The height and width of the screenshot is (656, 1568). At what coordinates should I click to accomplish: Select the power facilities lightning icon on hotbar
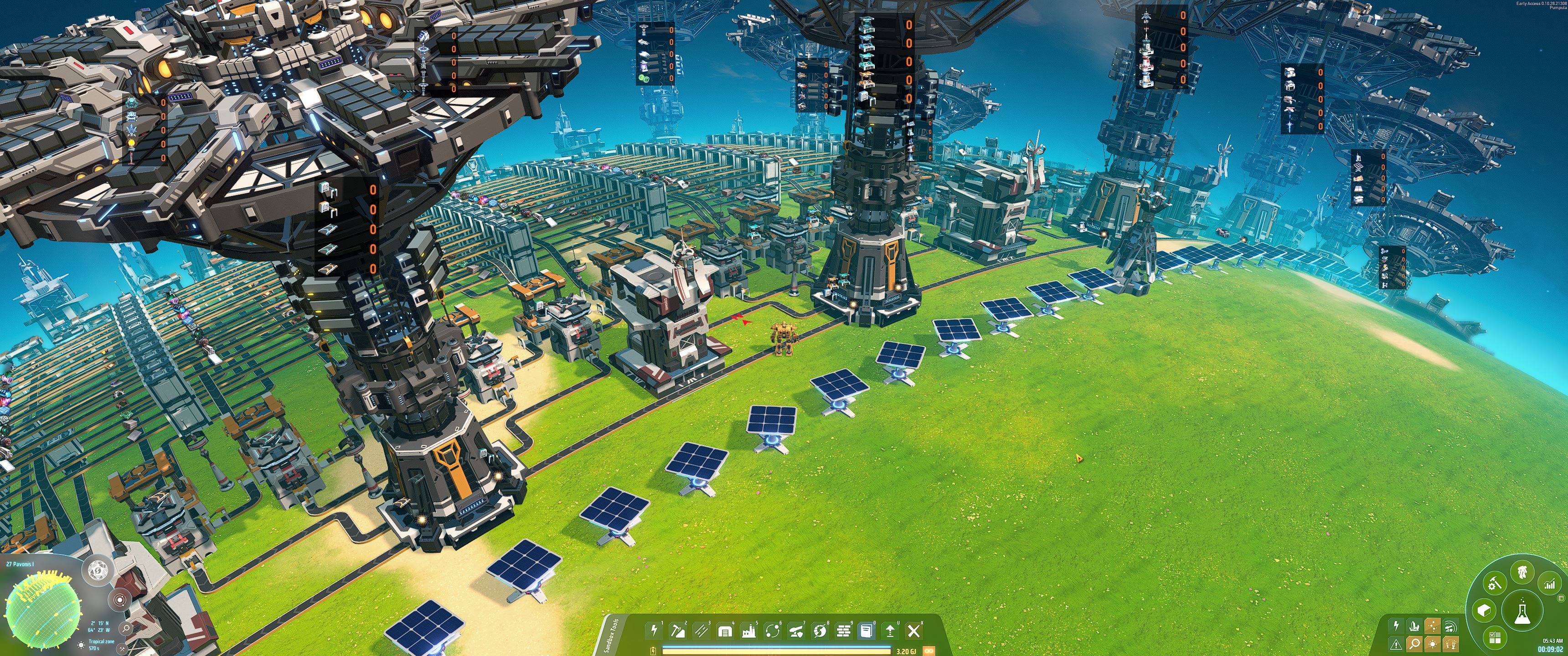[x=655, y=631]
